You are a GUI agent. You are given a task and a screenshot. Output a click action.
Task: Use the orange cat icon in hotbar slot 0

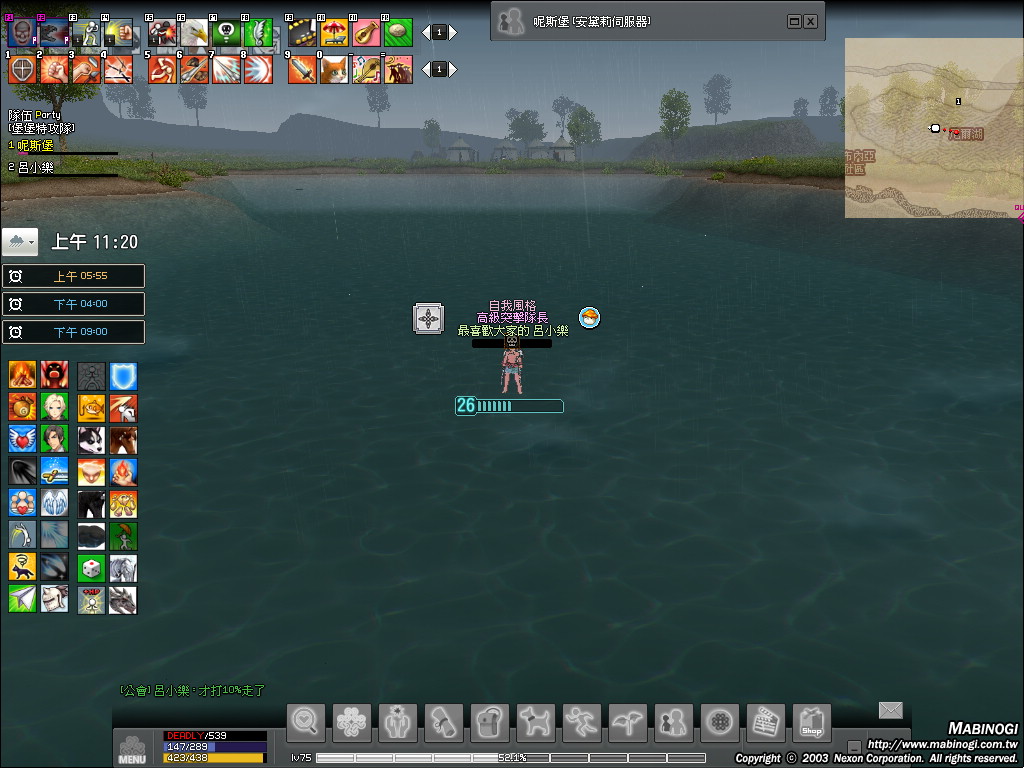[334, 69]
